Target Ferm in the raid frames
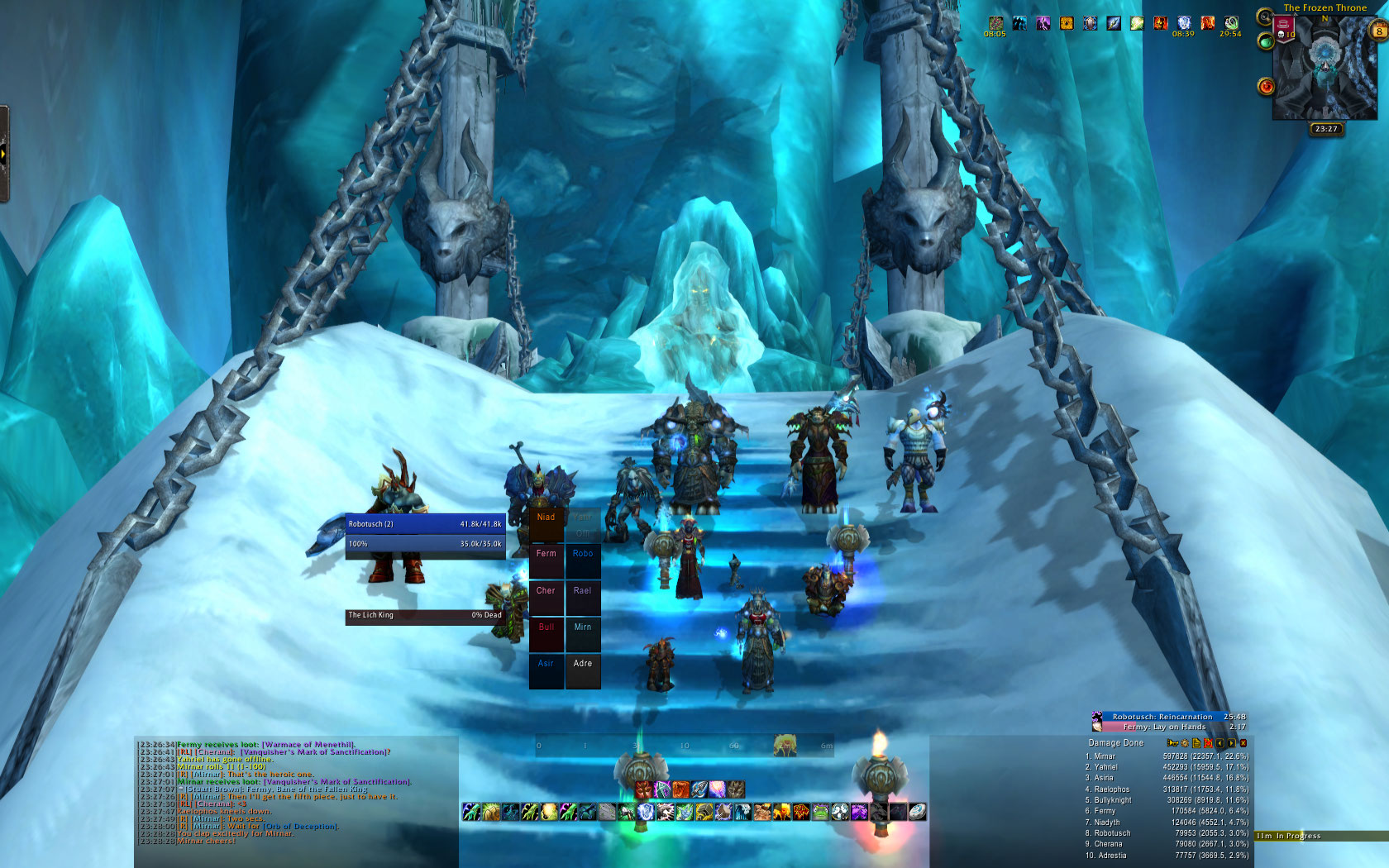 [546, 561]
